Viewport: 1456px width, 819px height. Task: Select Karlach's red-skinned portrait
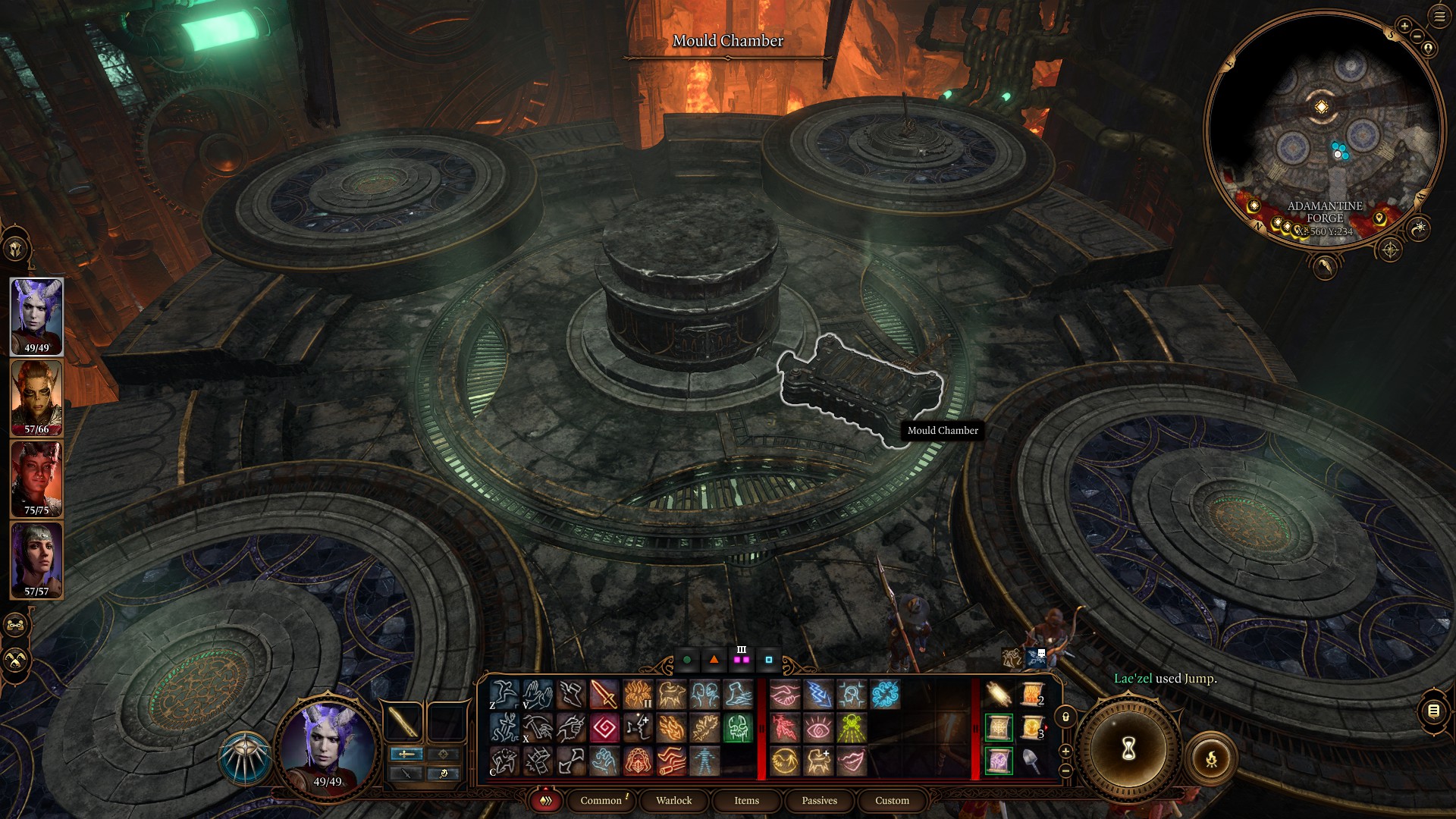click(36, 479)
